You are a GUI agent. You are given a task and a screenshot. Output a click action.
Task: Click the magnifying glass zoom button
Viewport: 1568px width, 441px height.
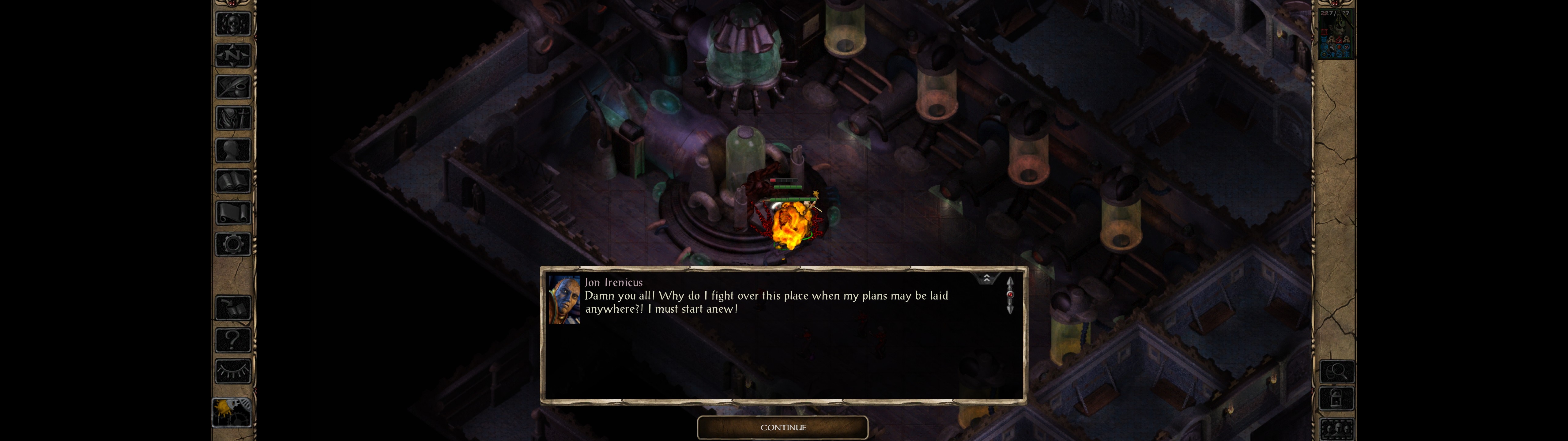coord(1336,371)
